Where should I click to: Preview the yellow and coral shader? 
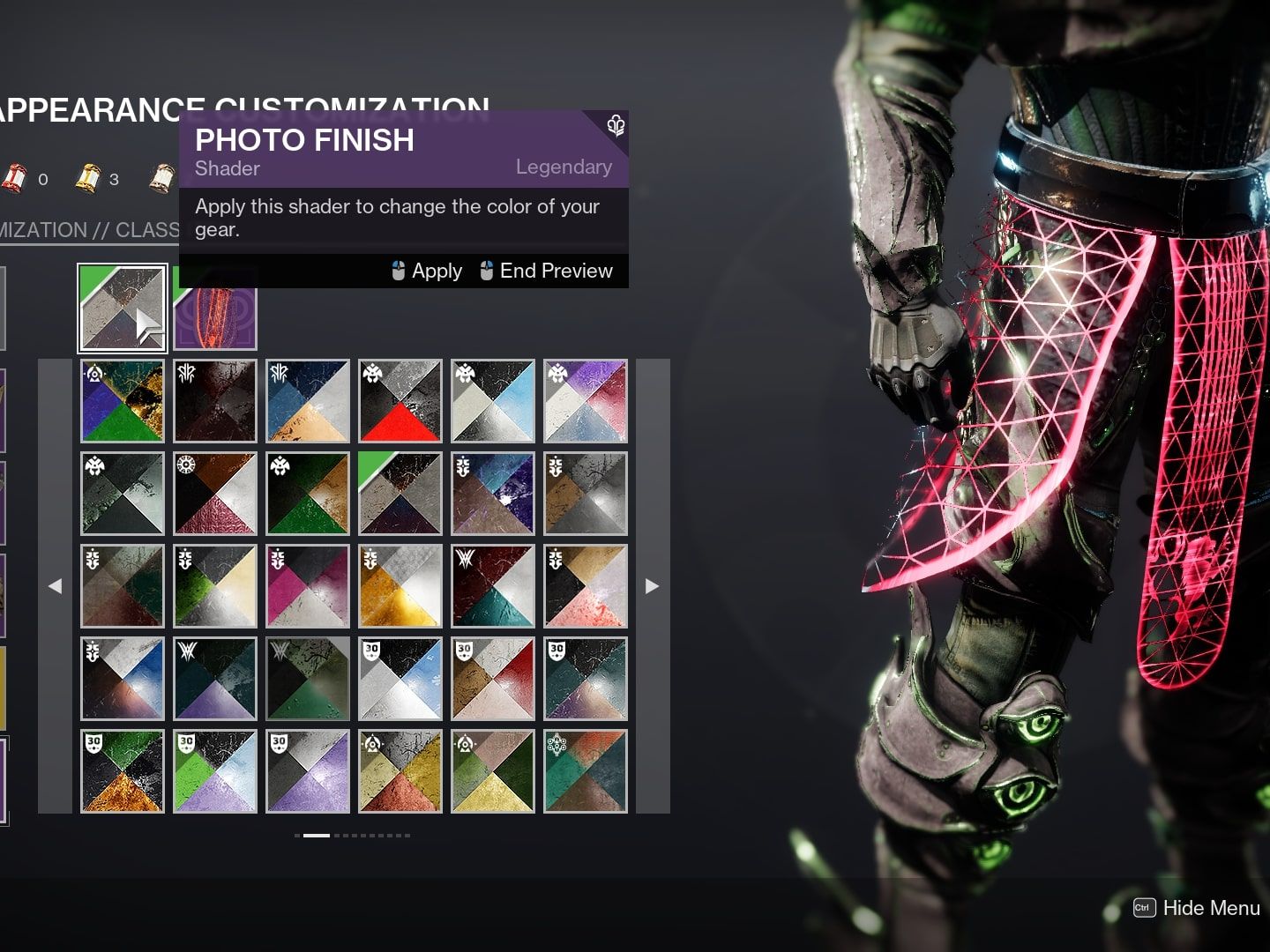[400, 771]
